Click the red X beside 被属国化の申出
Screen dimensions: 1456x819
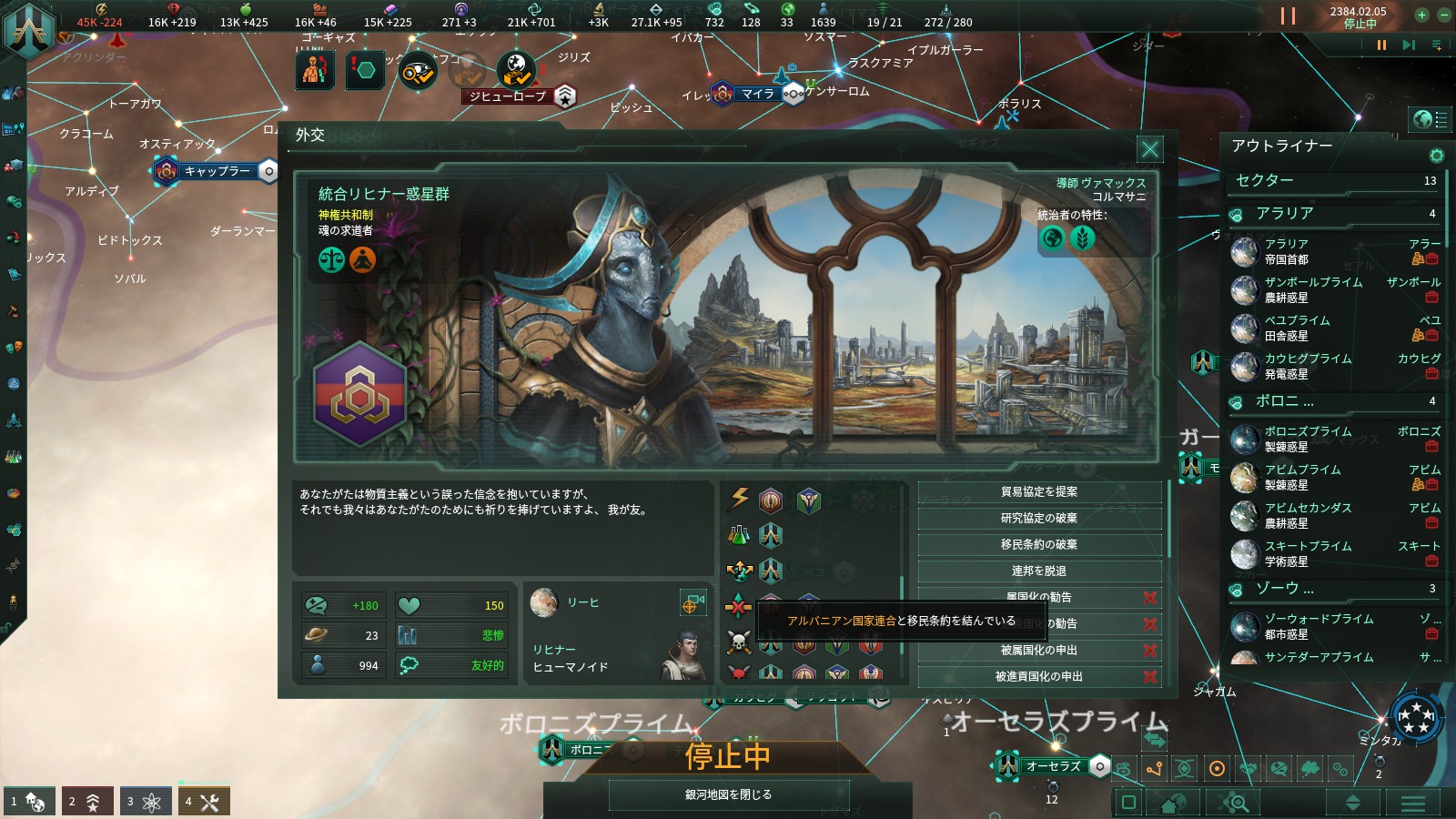[1148, 650]
